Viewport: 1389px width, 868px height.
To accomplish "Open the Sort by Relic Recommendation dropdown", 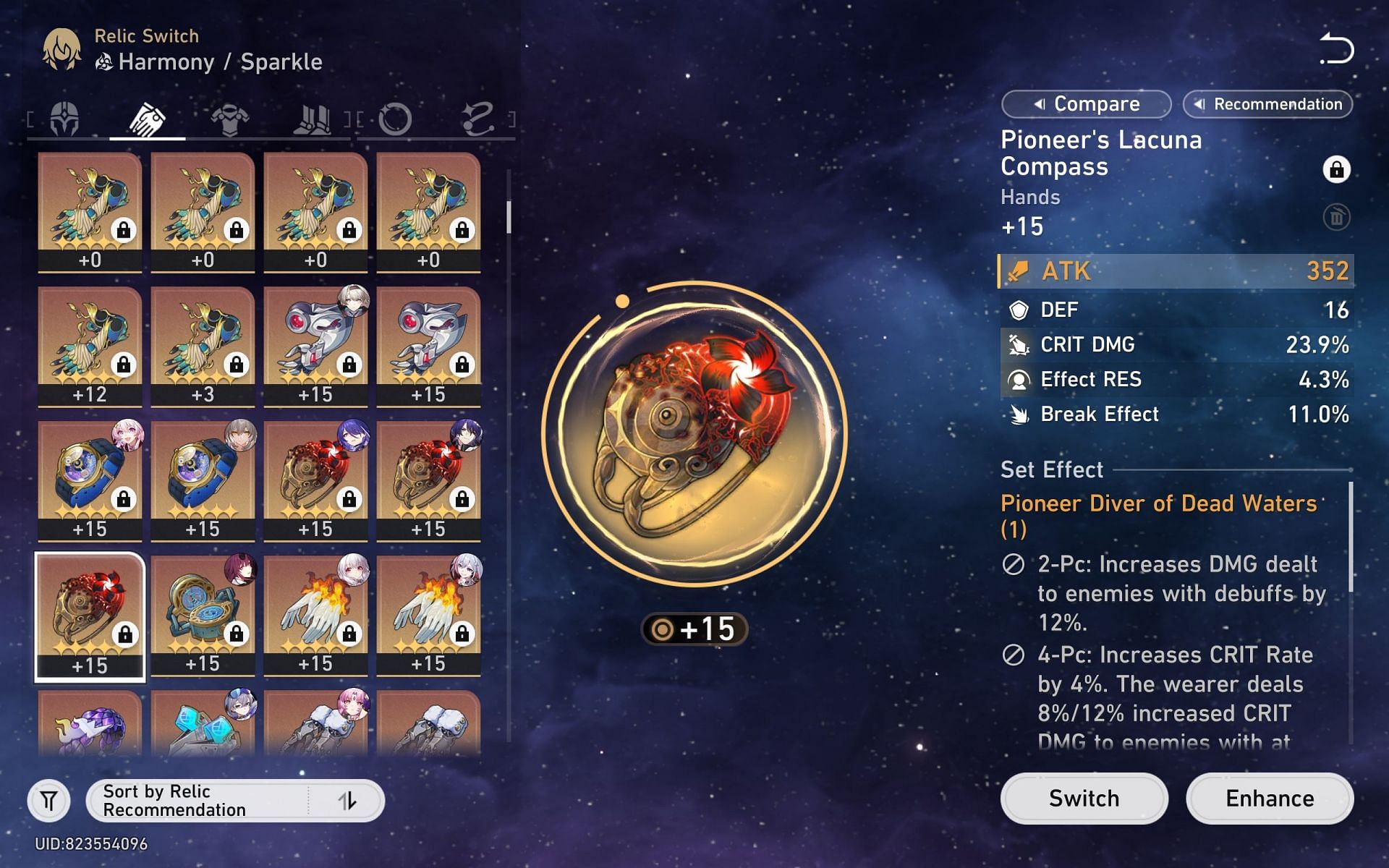I will [195, 801].
